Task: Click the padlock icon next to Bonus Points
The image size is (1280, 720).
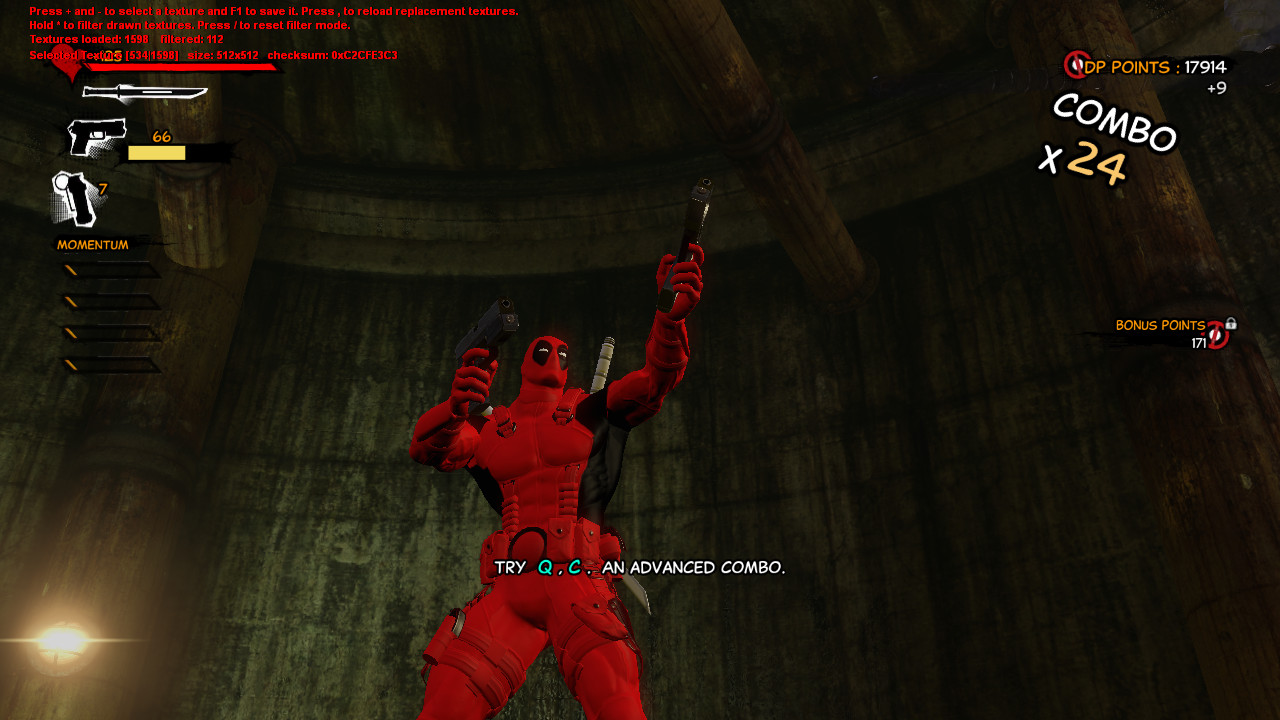Action: coord(1231,324)
